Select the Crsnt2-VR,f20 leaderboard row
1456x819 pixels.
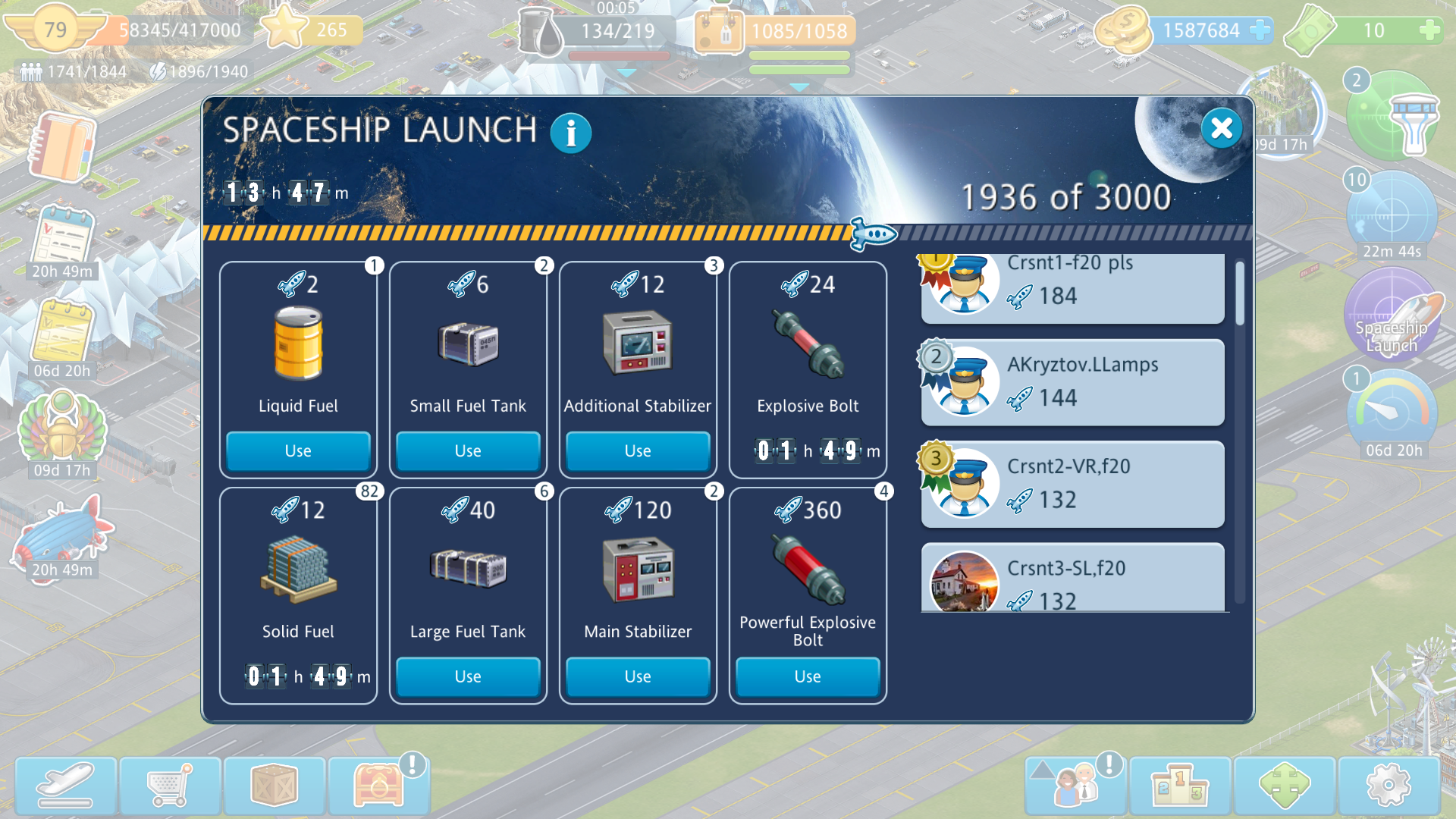[x=1072, y=484]
